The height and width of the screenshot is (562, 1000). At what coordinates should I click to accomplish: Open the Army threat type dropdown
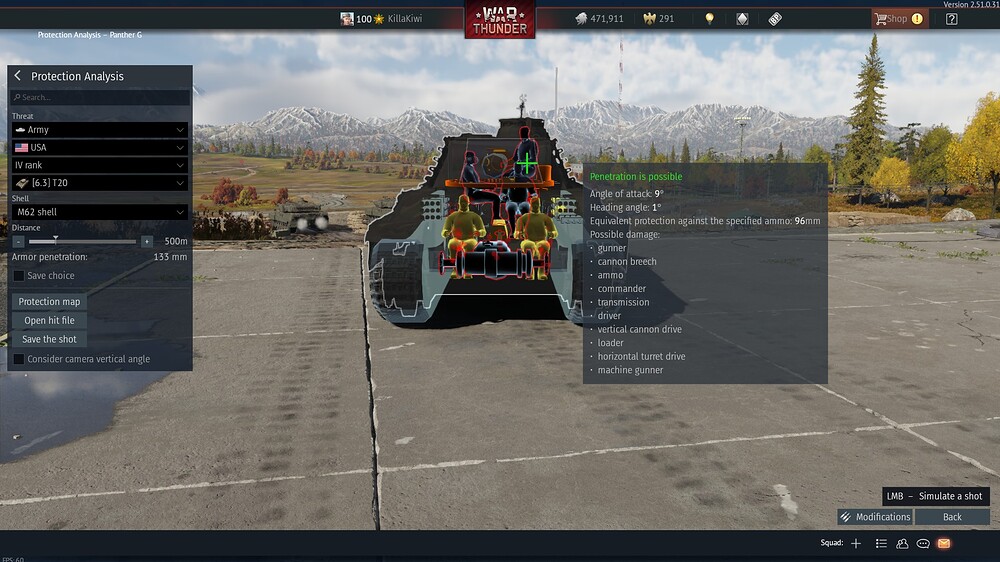99,130
